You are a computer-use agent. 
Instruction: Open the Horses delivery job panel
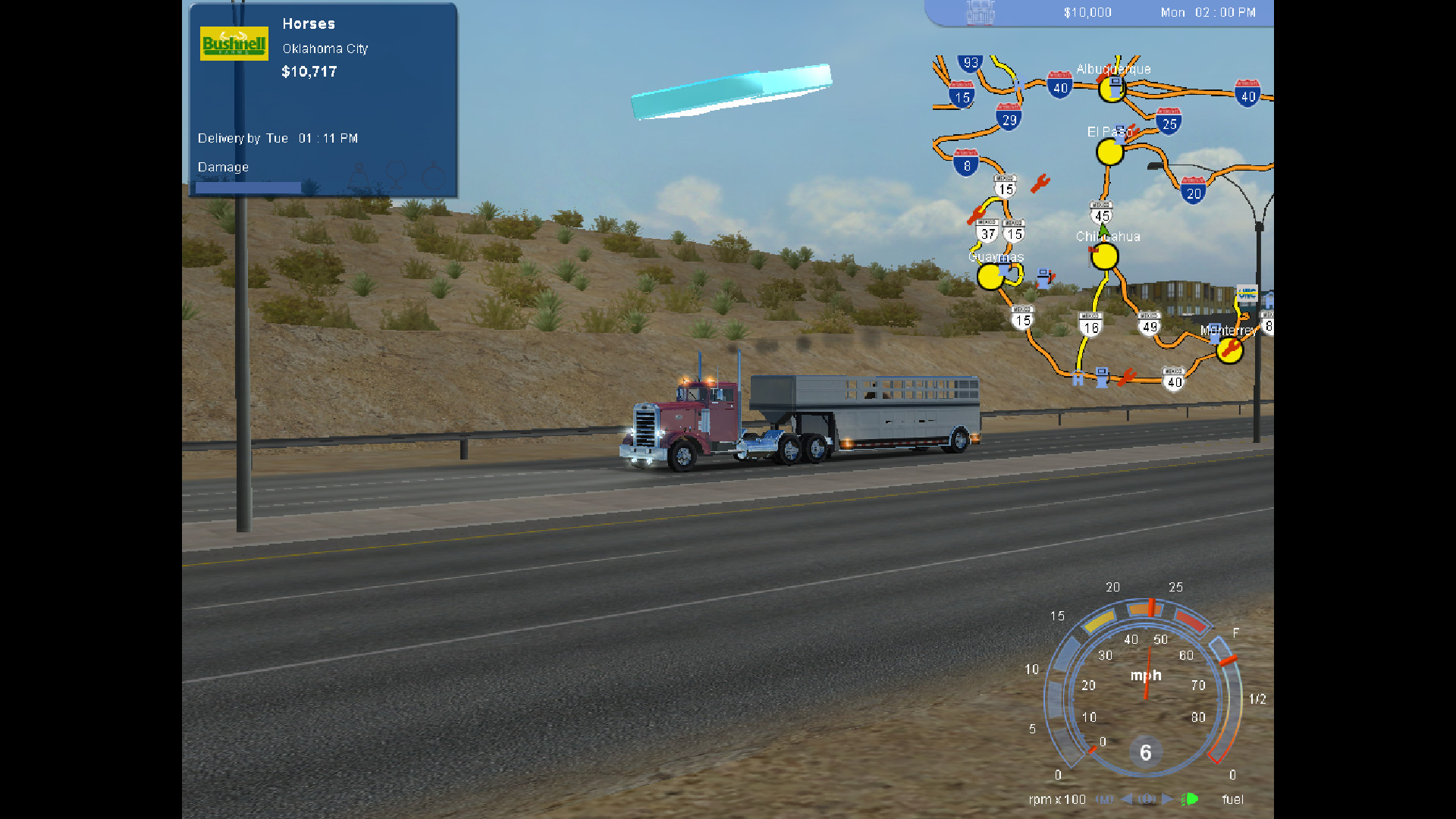pos(323,100)
